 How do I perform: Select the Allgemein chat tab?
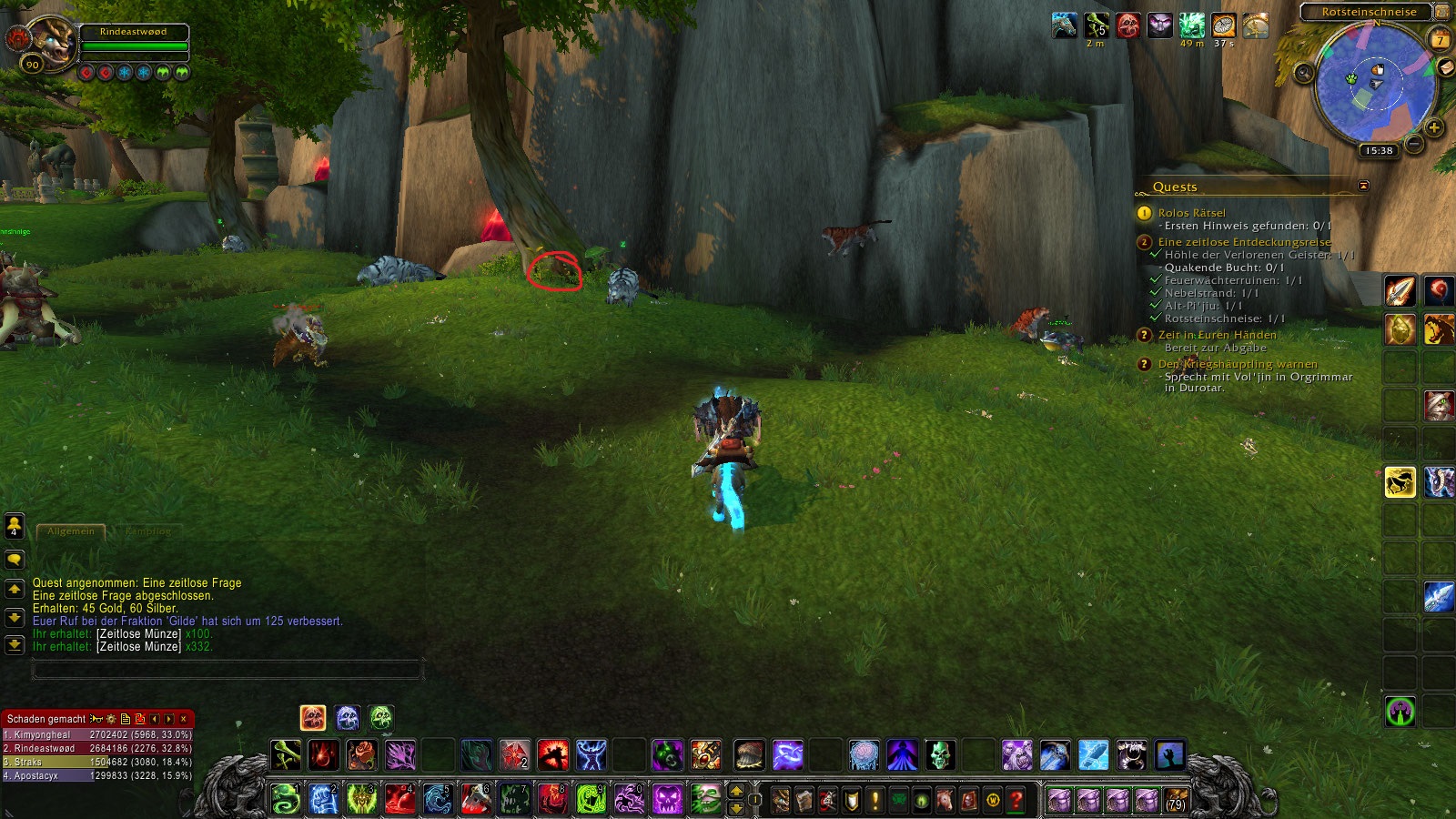click(x=71, y=531)
